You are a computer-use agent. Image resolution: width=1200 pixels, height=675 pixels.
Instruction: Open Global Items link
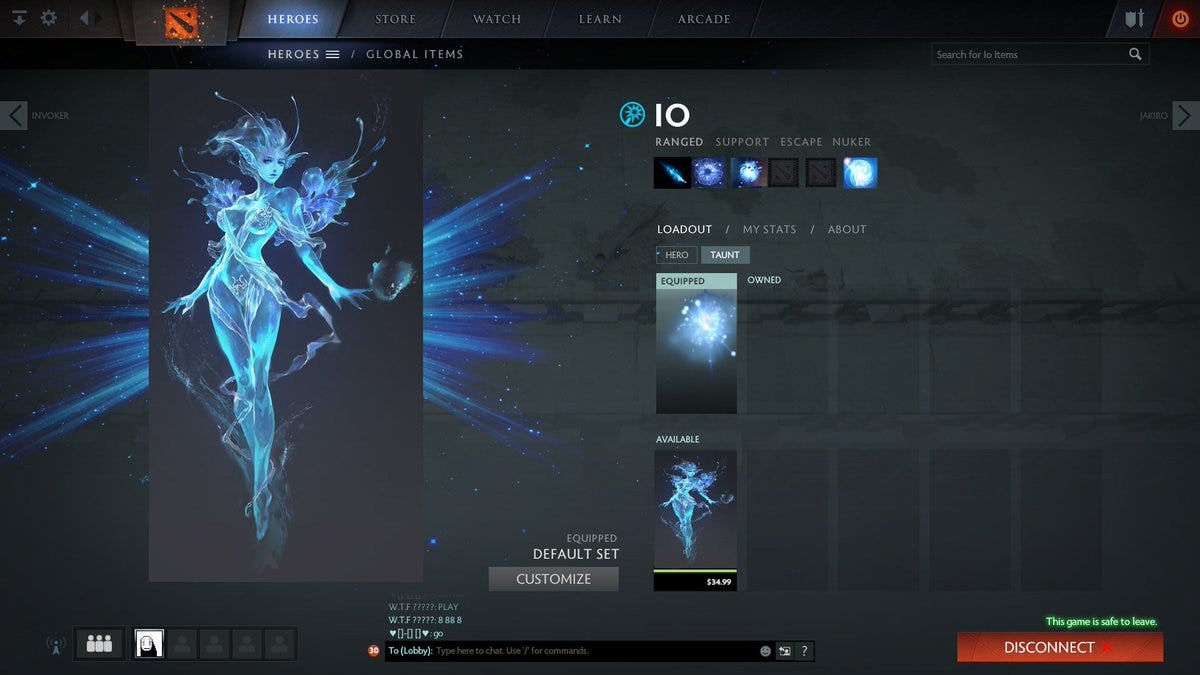414,54
